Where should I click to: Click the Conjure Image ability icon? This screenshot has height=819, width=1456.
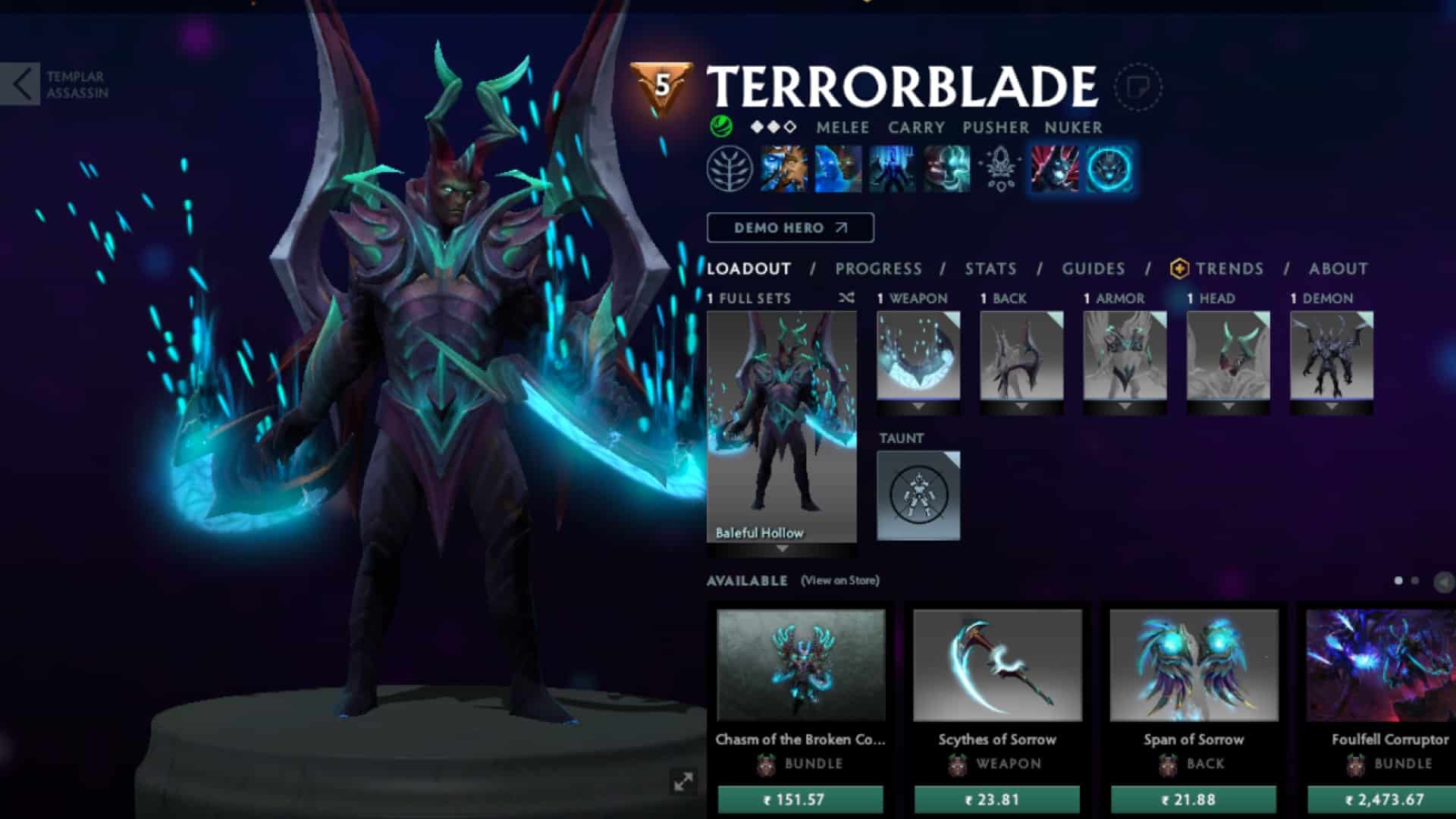[x=836, y=168]
